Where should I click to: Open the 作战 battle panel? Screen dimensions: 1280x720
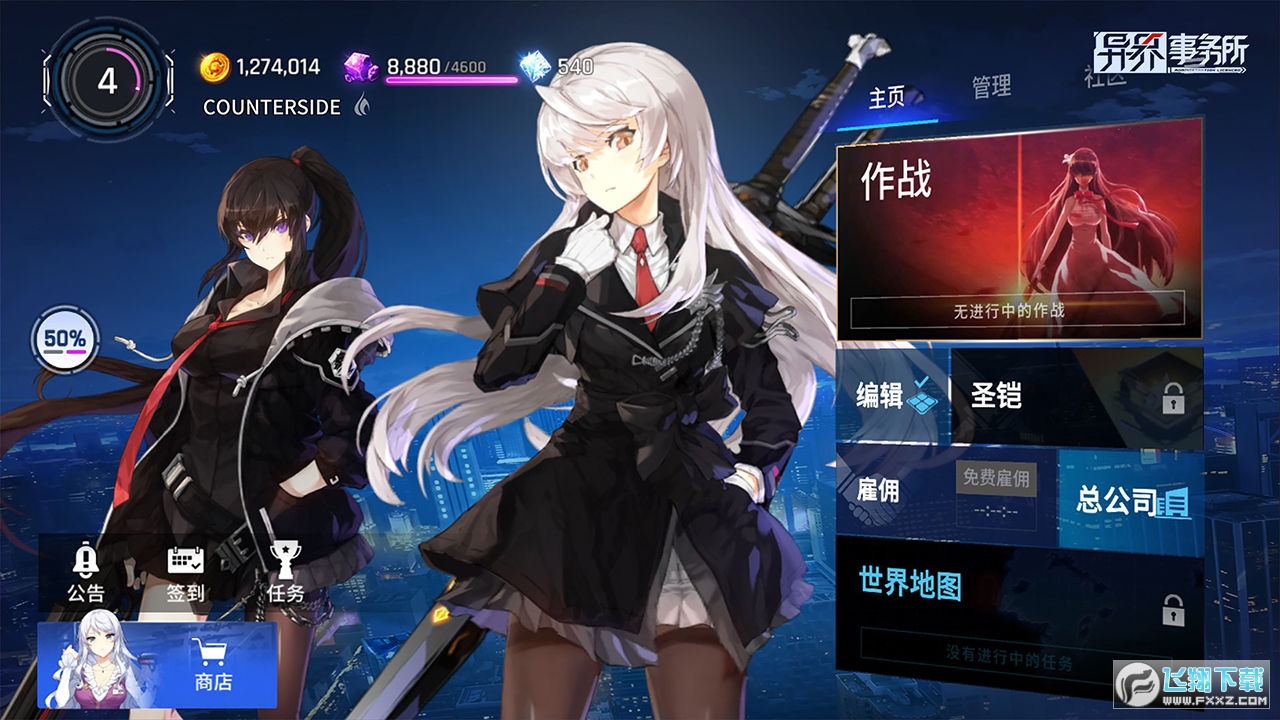coord(1019,227)
